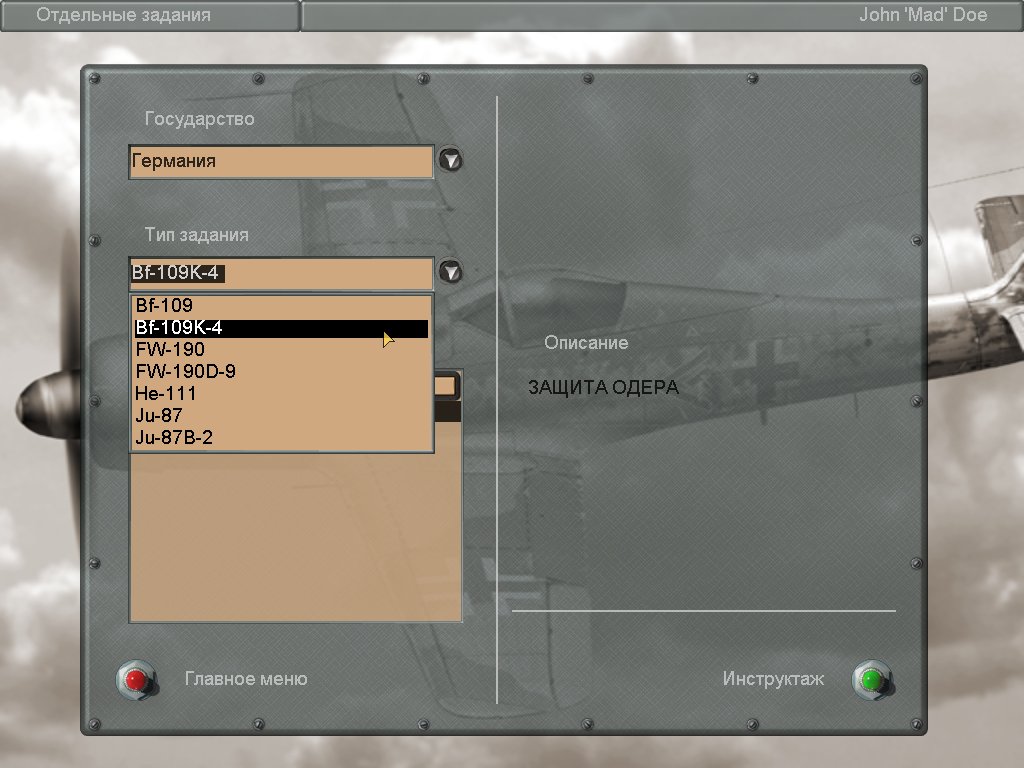Click the Bf-109K-4 selection field
The height and width of the screenshot is (768, 1024).
[x=280, y=273]
